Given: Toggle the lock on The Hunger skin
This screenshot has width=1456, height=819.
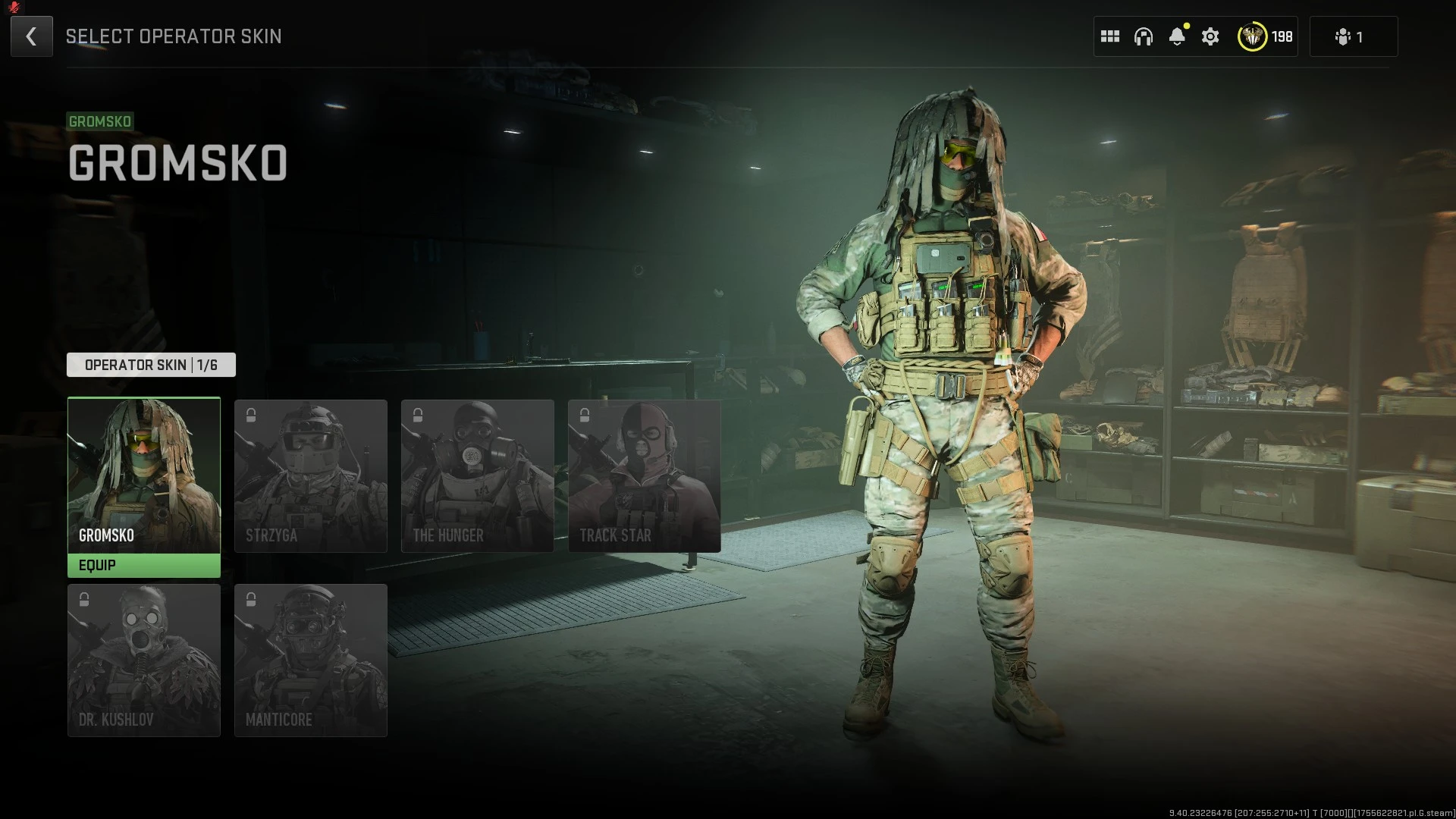Looking at the screenshot, I should 417,415.
